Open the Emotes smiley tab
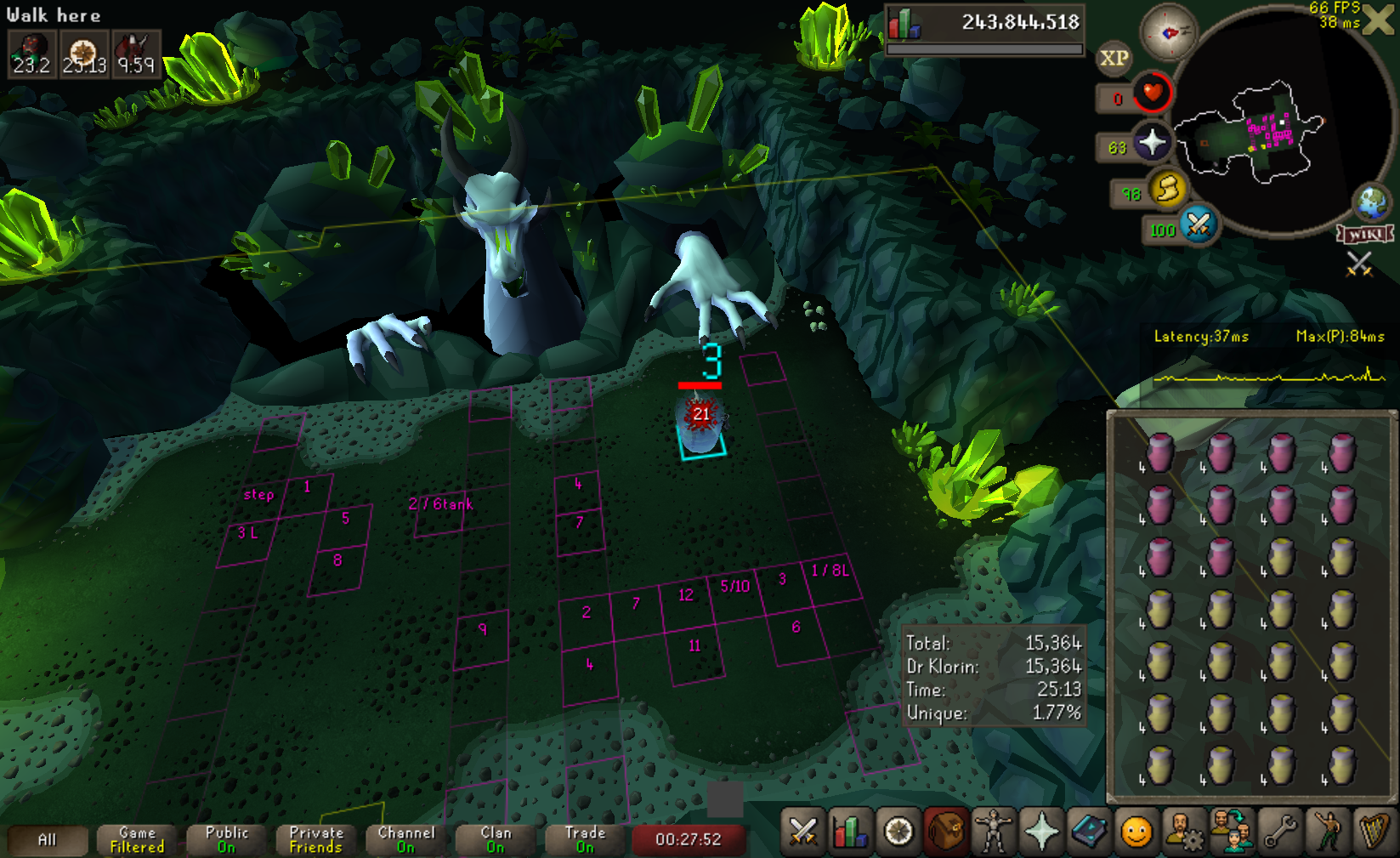Viewport: 1400px width, 858px height. point(1136,832)
